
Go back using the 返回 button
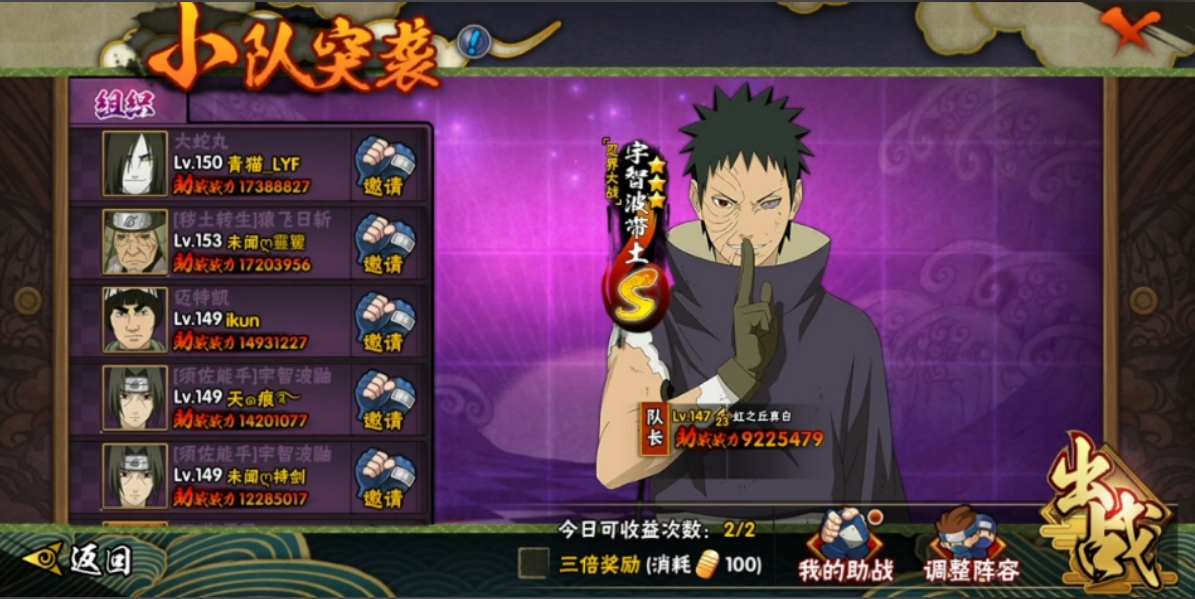(x=78, y=560)
